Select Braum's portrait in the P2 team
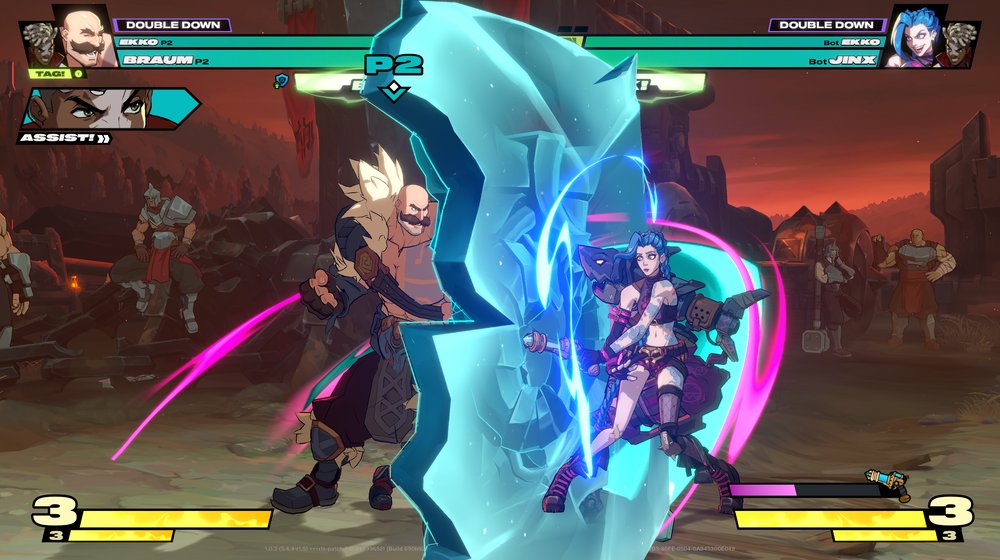 coord(86,38)
